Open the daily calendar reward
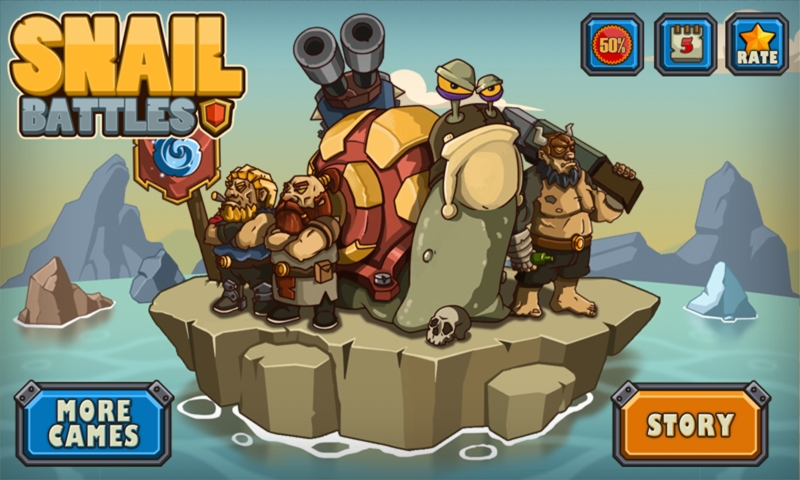Screen dimensions: 800x480 (x=685, y=44)
